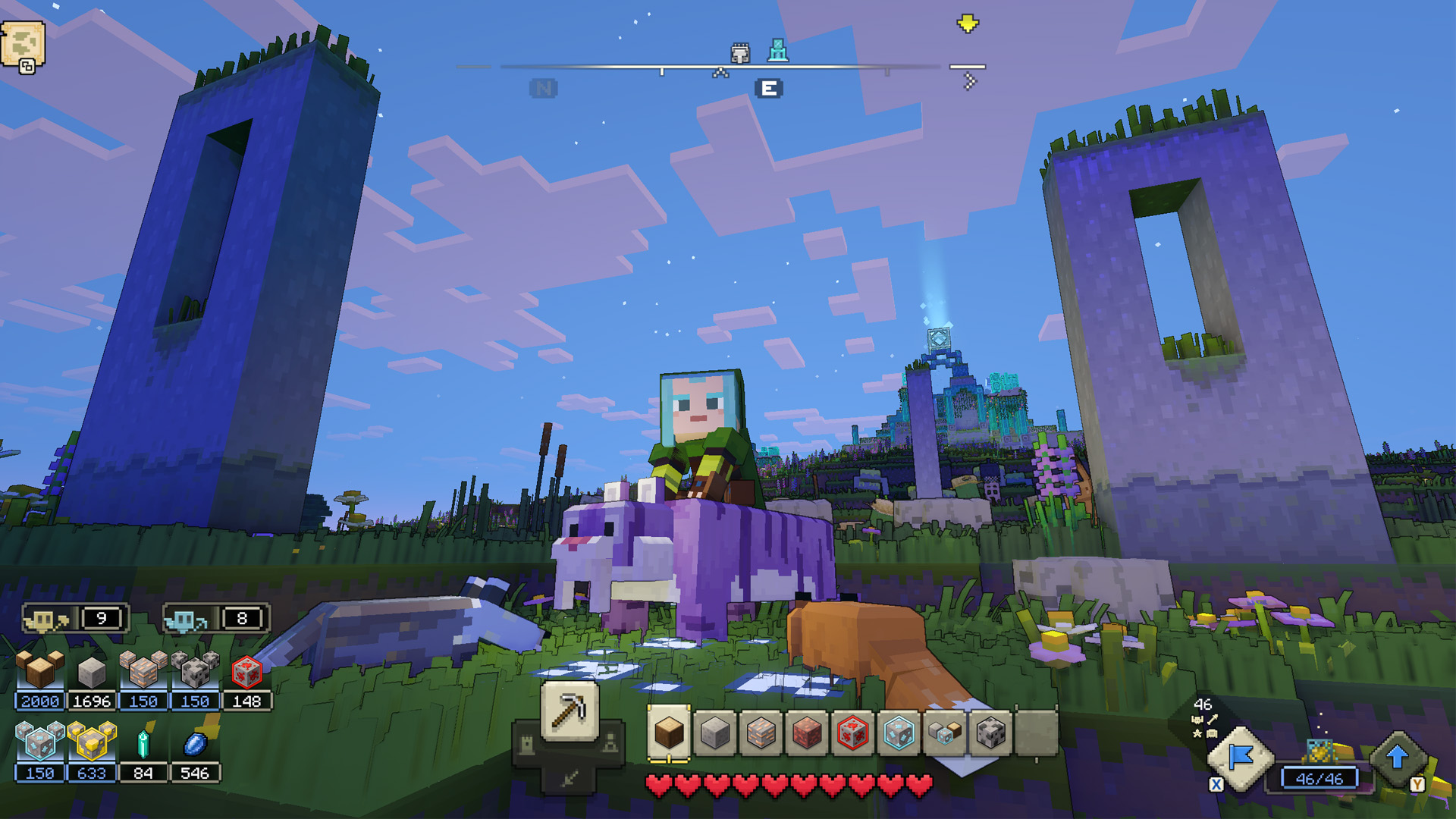1456x819 pixels.
Task: Activate the pickaxe gather tool
Action: pos(570,711)
